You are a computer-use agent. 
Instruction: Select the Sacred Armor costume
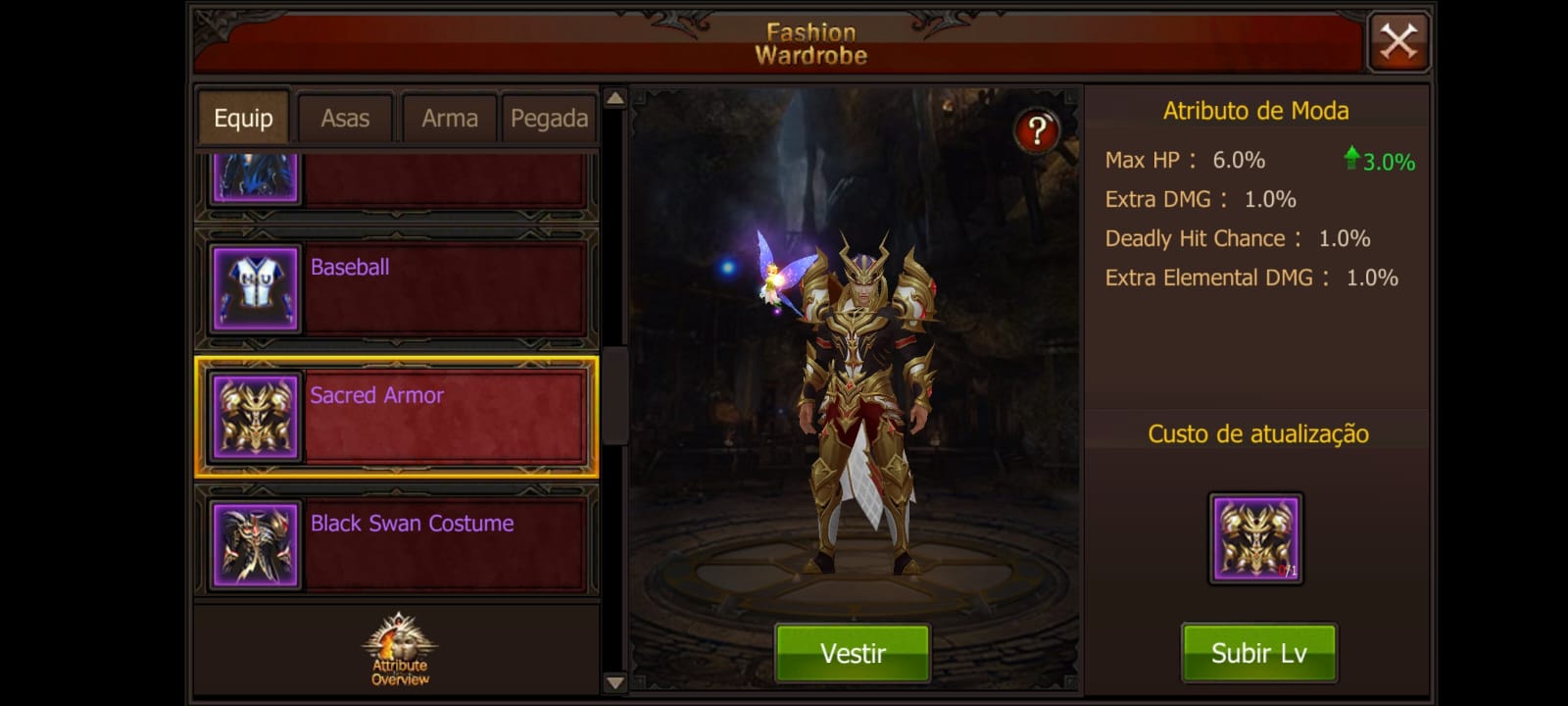pos(397,417)
